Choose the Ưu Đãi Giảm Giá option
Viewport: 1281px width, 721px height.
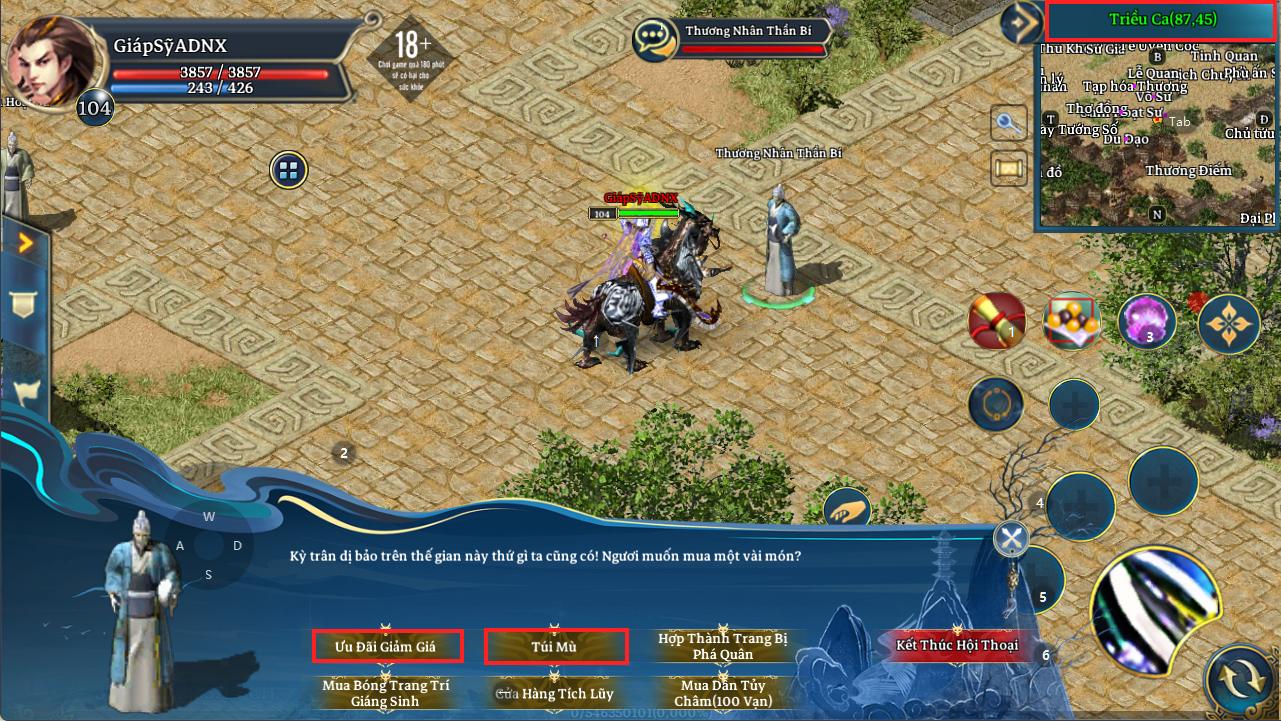coord(386,646)
